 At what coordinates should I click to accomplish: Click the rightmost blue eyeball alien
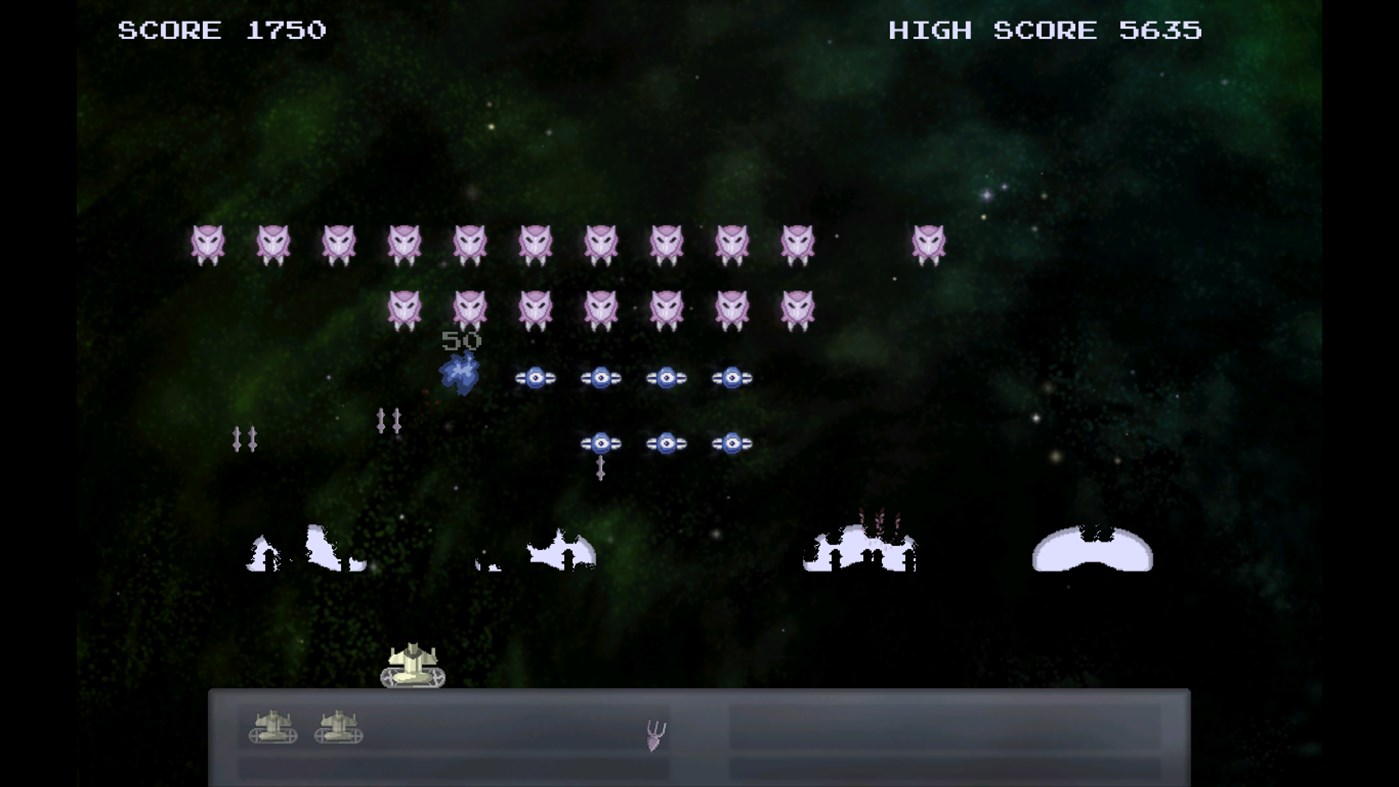732,377
